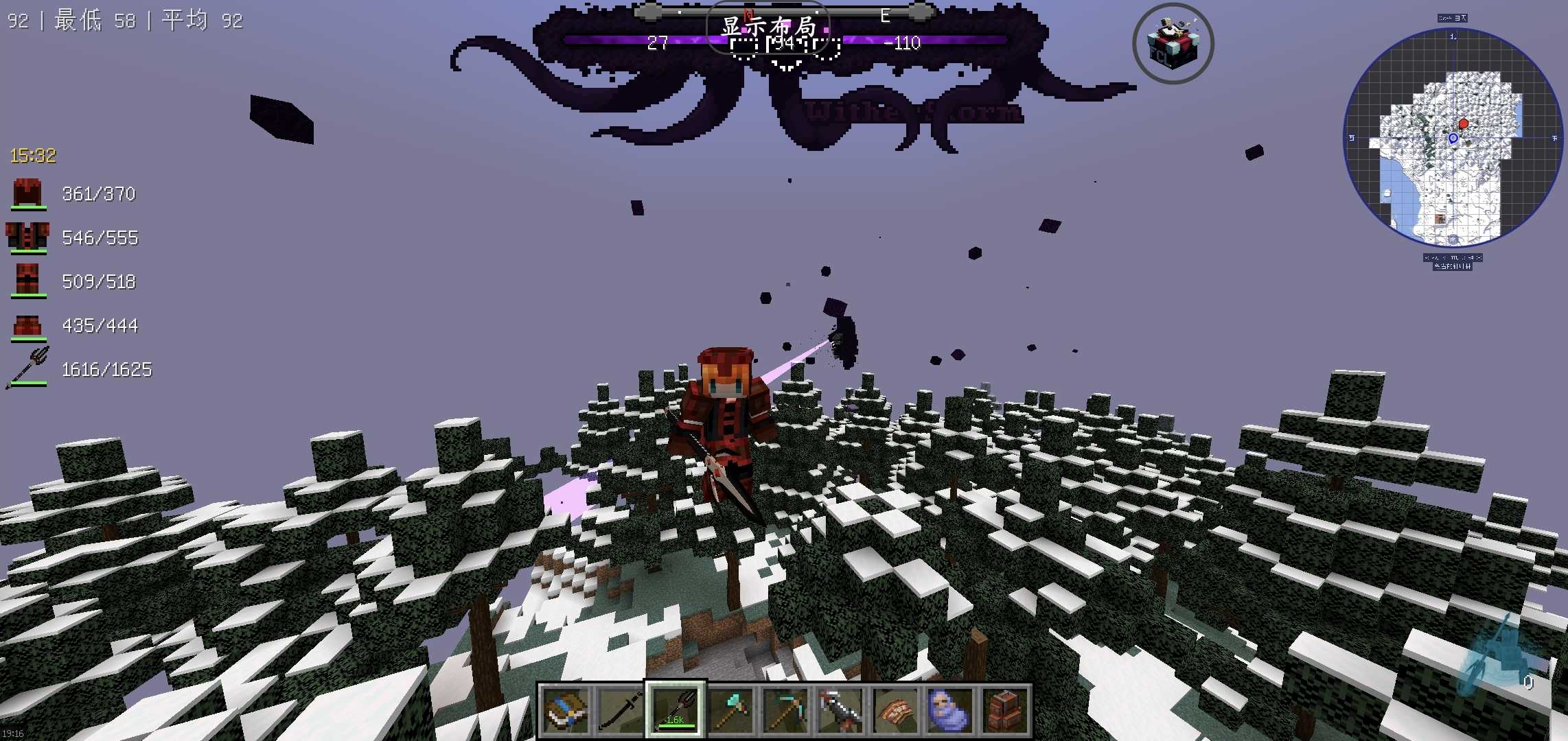
Task: Open the FCL launcher circle button
Action: point(1173,44)
